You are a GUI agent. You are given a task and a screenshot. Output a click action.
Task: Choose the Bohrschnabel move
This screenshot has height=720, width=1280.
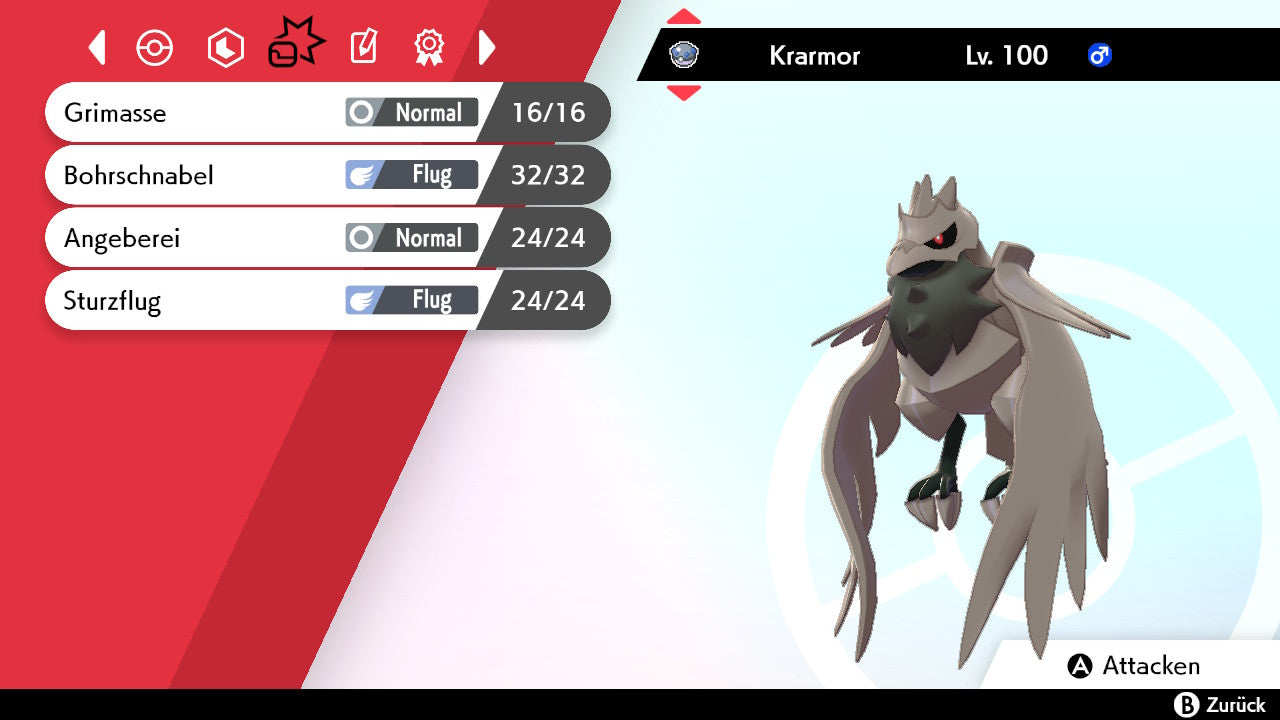[327, 175]
